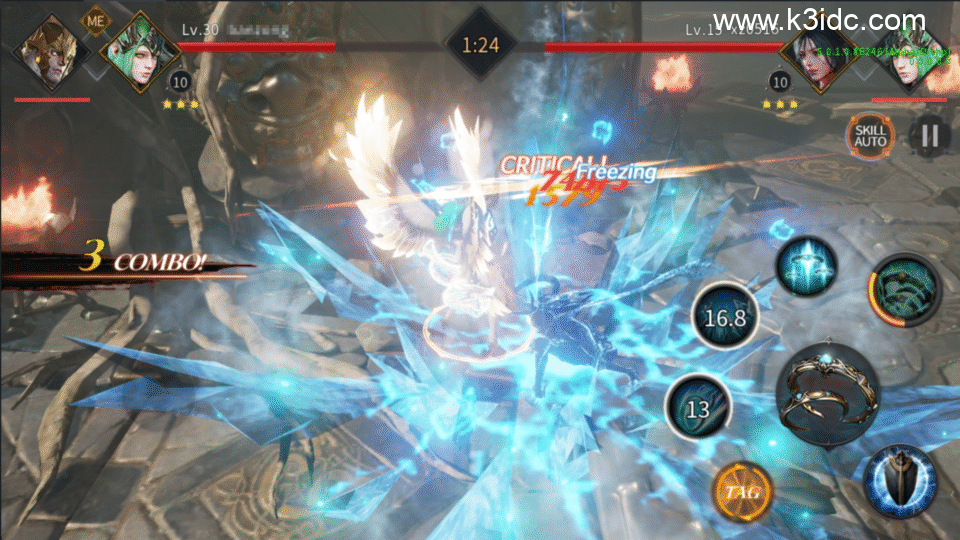Screen dimensions: 960x540
Task: Select the skill with 16.8 cooldown
Action: click(725, 317)
